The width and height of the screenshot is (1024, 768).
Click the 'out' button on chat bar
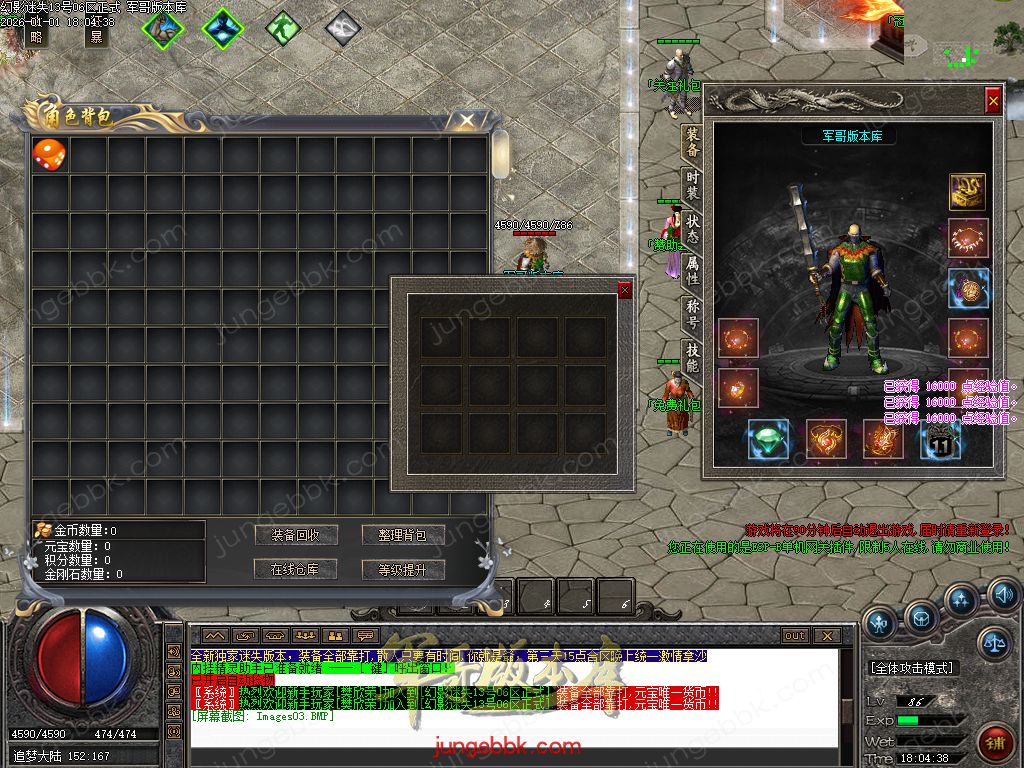795,635
